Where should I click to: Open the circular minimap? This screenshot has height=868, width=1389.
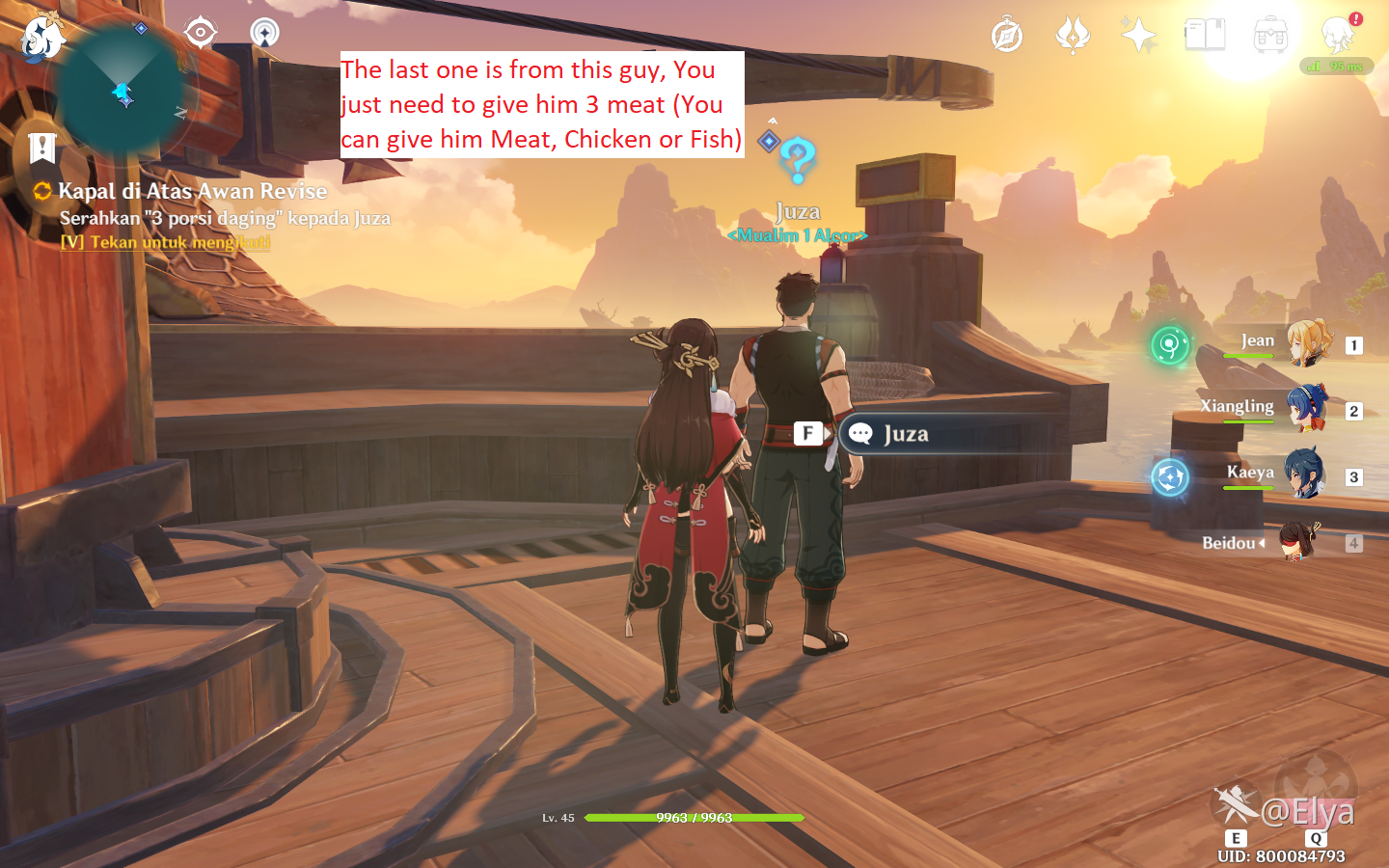(x=122, y=93)
